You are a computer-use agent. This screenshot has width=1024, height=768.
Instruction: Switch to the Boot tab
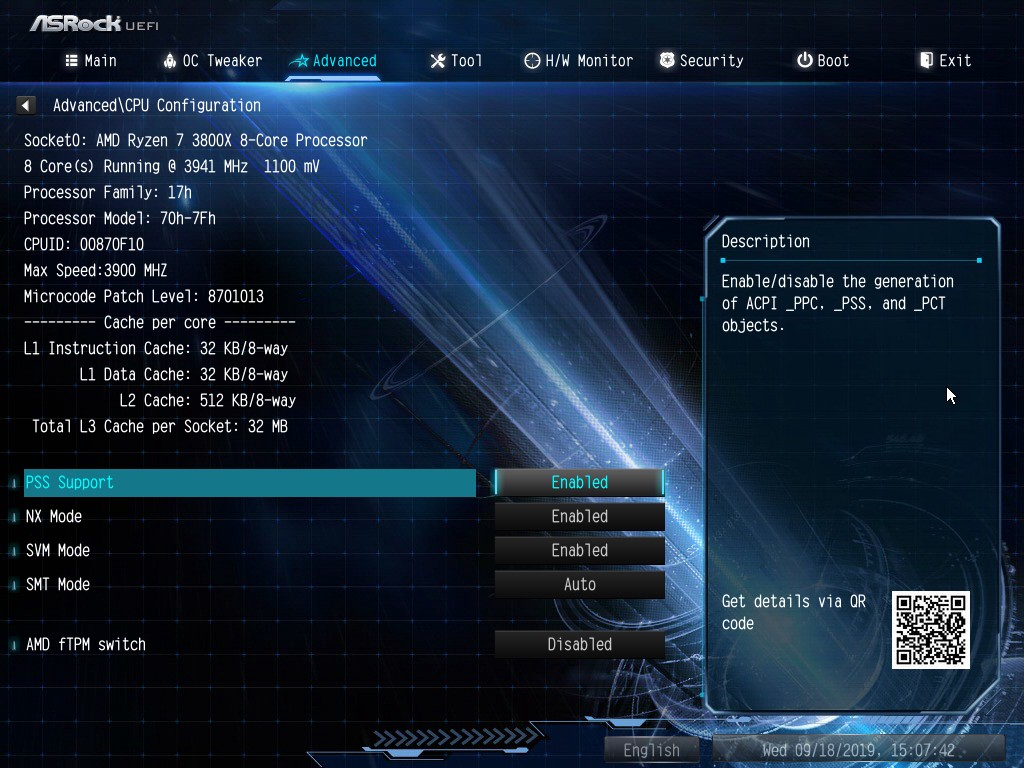(823, 61)
